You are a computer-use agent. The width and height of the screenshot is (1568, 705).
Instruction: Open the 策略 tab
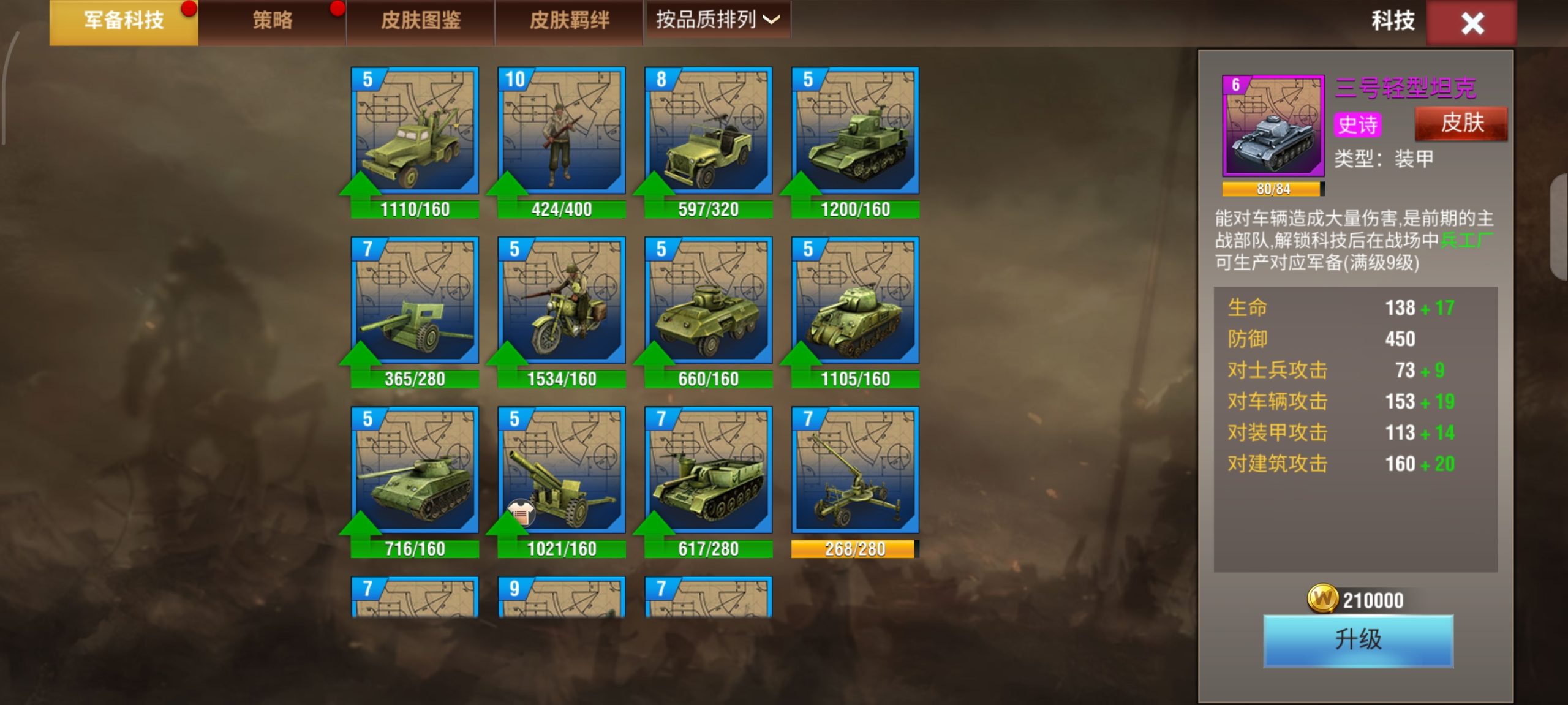click(x=272, y=21)
